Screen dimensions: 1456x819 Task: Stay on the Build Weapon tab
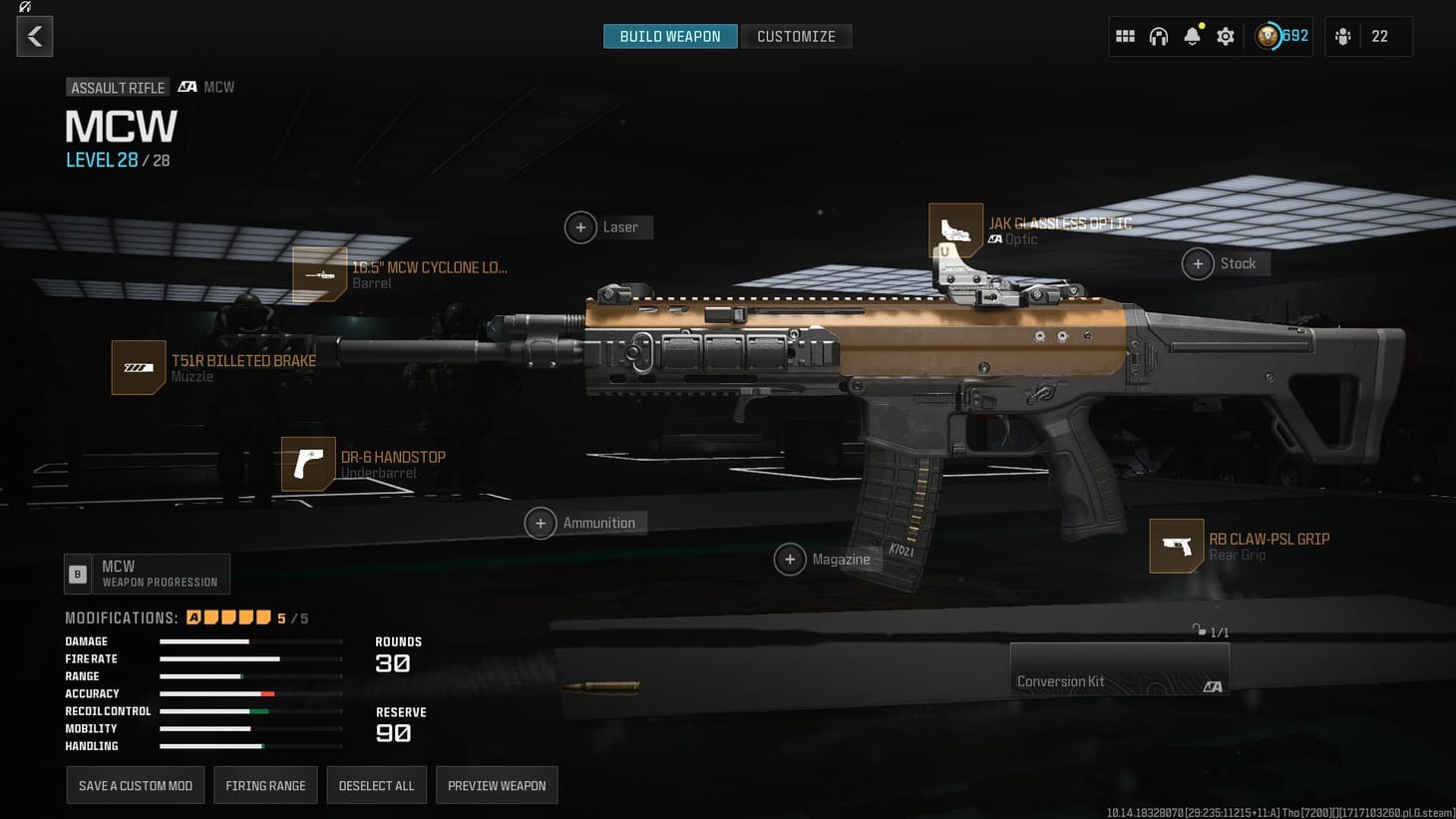click(x=669, y=36)
